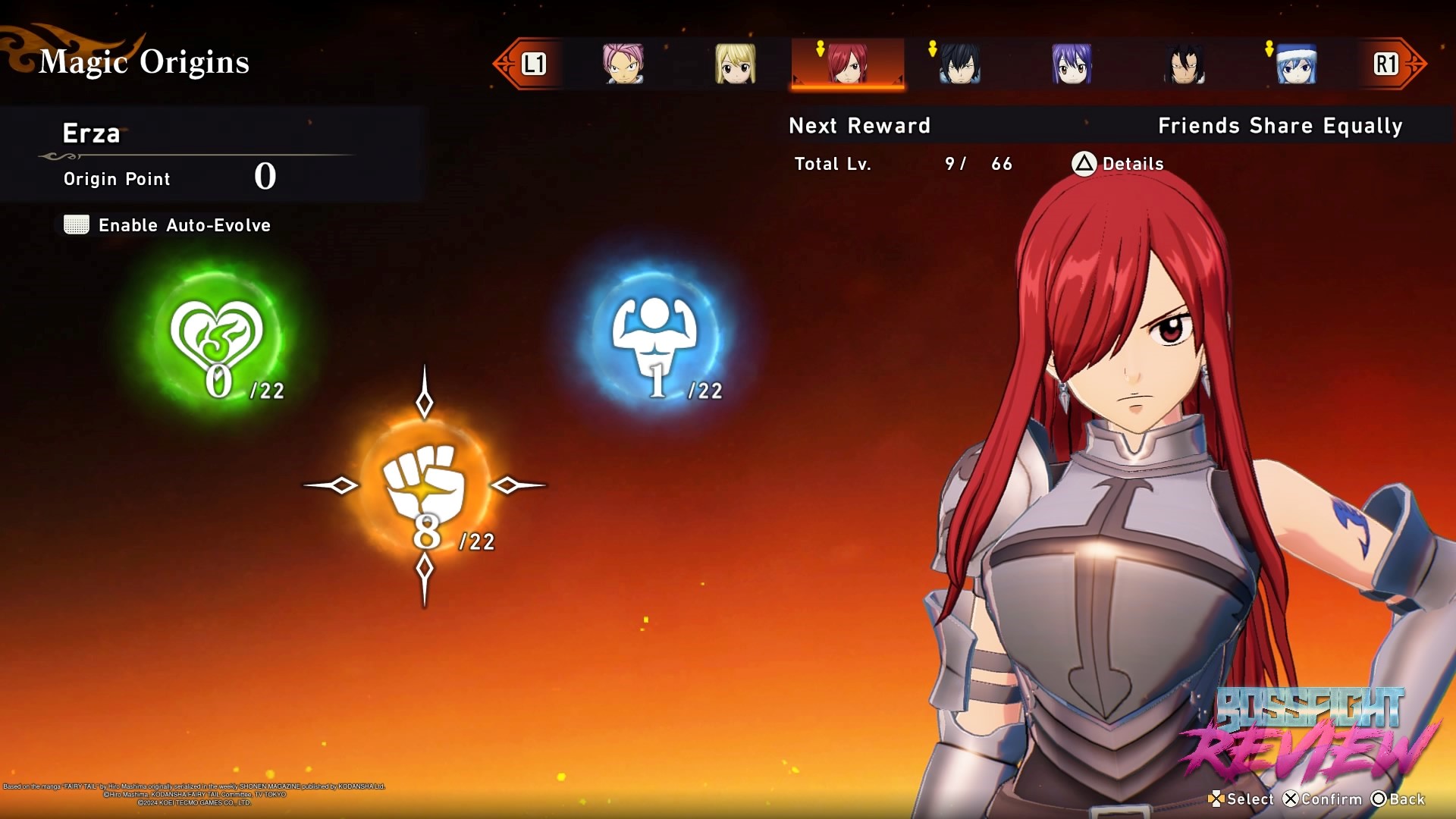This screenshot has width=1456, height=819.
Task: Switch to Wendy's blue-haired portrait tab
Action: 1071,64
